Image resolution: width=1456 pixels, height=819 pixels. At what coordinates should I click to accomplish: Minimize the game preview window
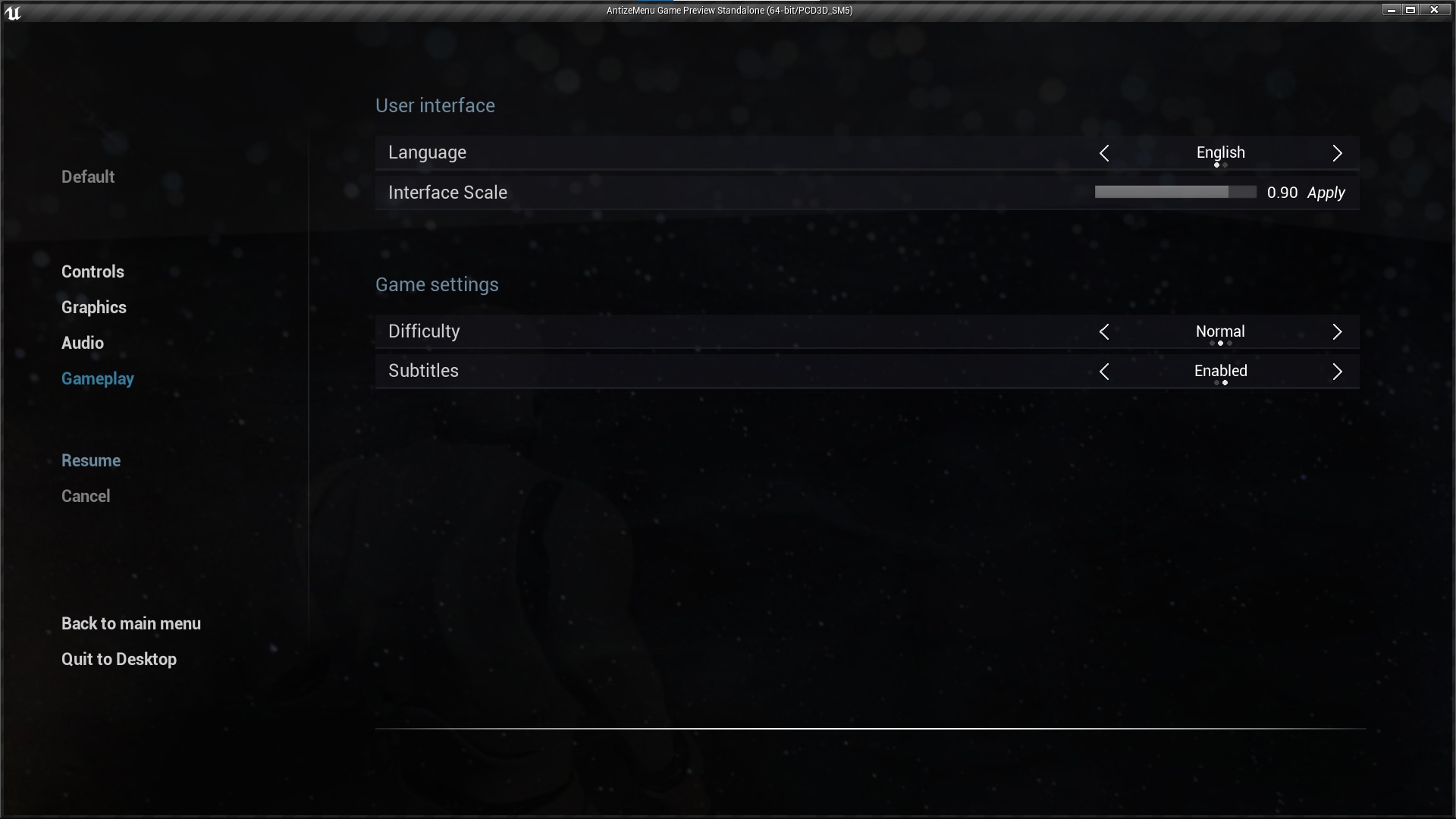coord(1390,10)
